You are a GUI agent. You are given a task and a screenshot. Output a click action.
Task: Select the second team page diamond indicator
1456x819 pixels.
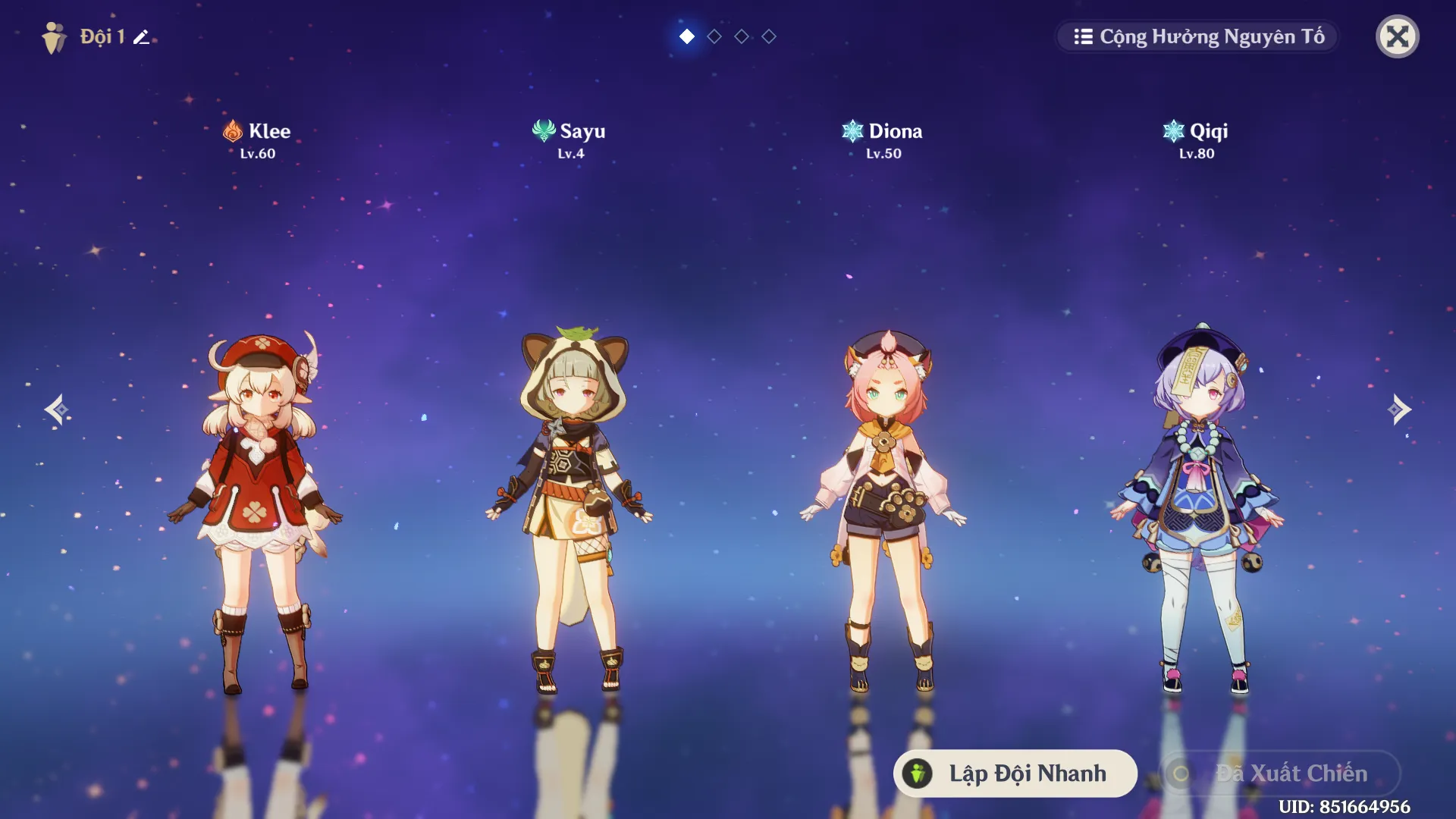(714, 36)
